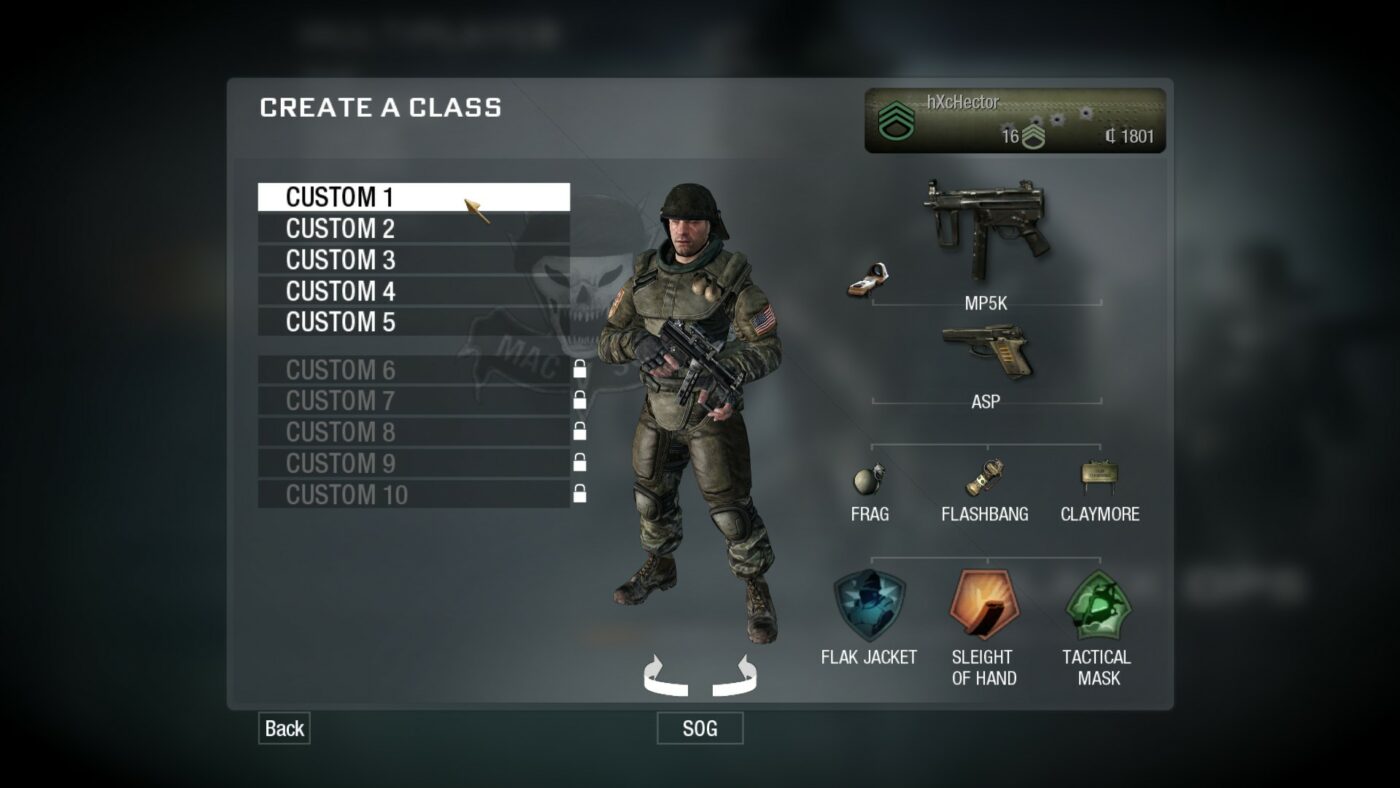
Task: Choose the Tactical Mask perk icon
Action: tap(1098, 605)
